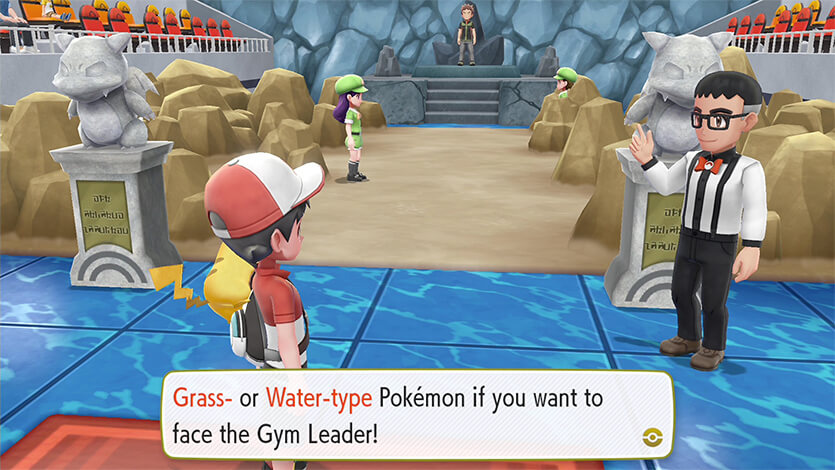Screen dimensions: 835x470
Task: Click the Poké Ball continue icon in the dialogue box
Action: tap(650, 436)
